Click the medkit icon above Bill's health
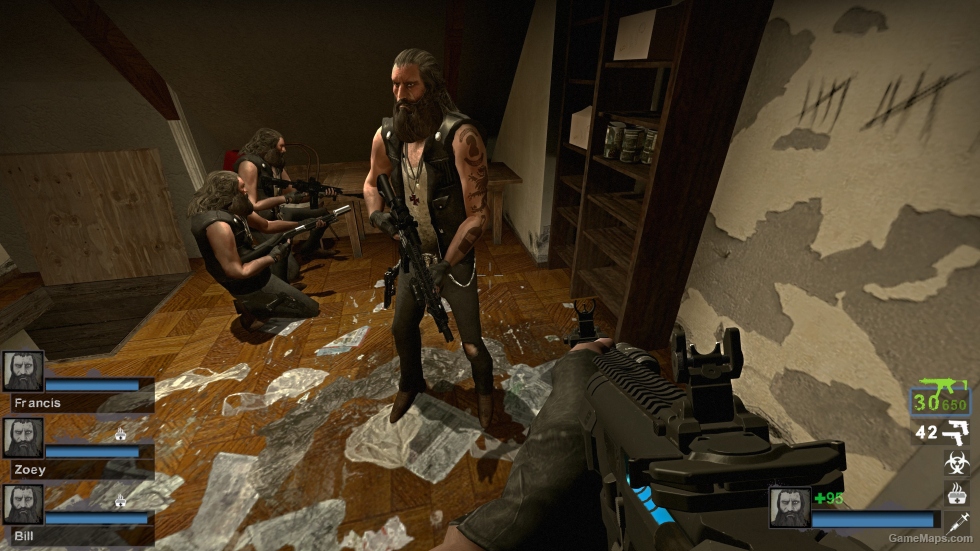This screenshot has height=551, width=980. point(122,499)
